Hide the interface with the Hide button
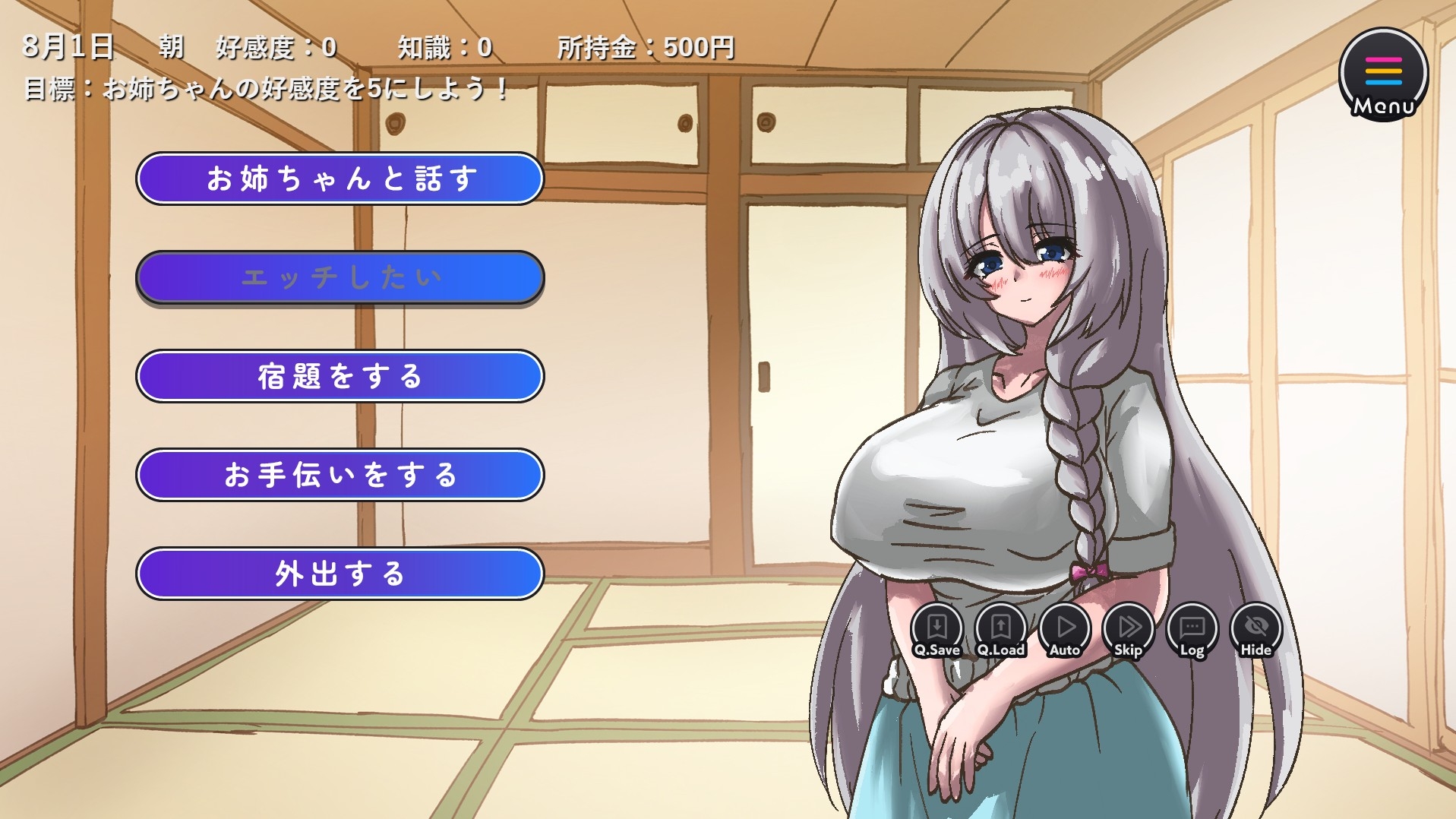Image resolution: width=1456 pixels, height=819 pixels. [x=1255, y=630]
